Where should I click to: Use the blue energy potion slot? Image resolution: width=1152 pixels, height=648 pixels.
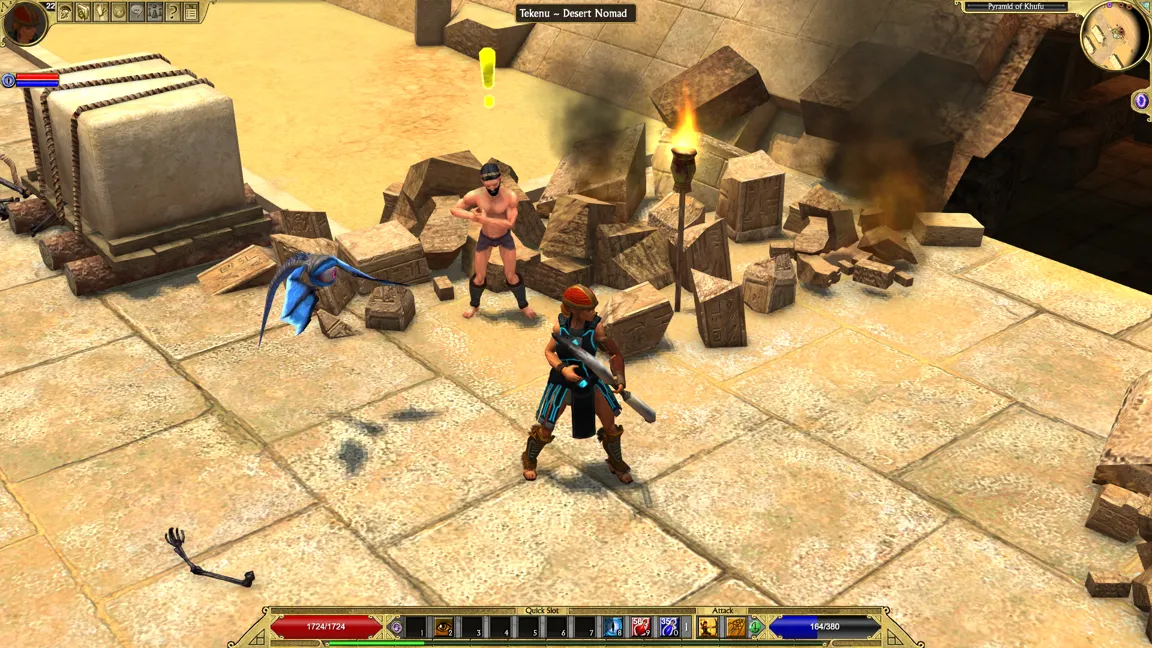(669, 627)
